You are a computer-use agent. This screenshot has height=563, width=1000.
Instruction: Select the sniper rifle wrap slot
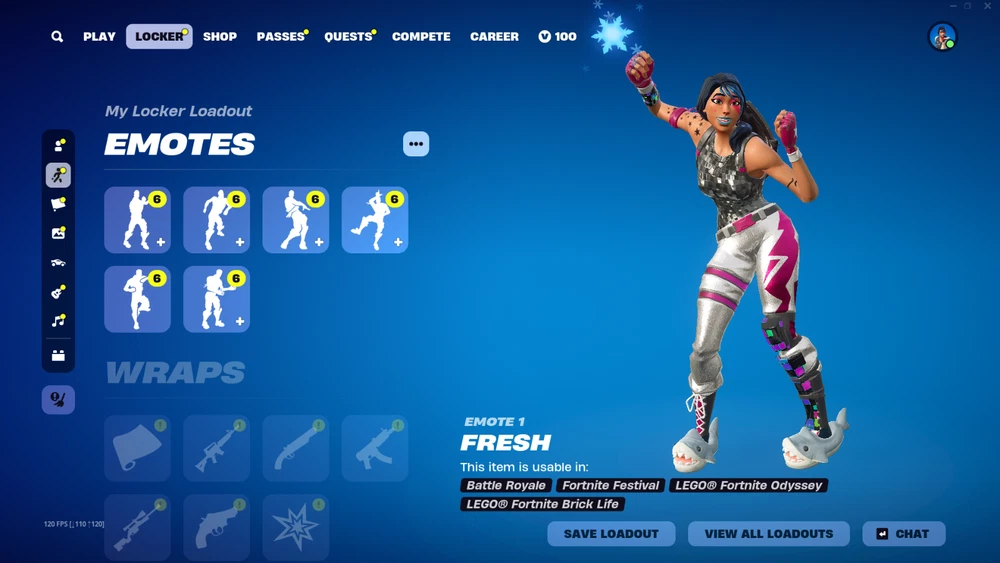click(137, 527)
